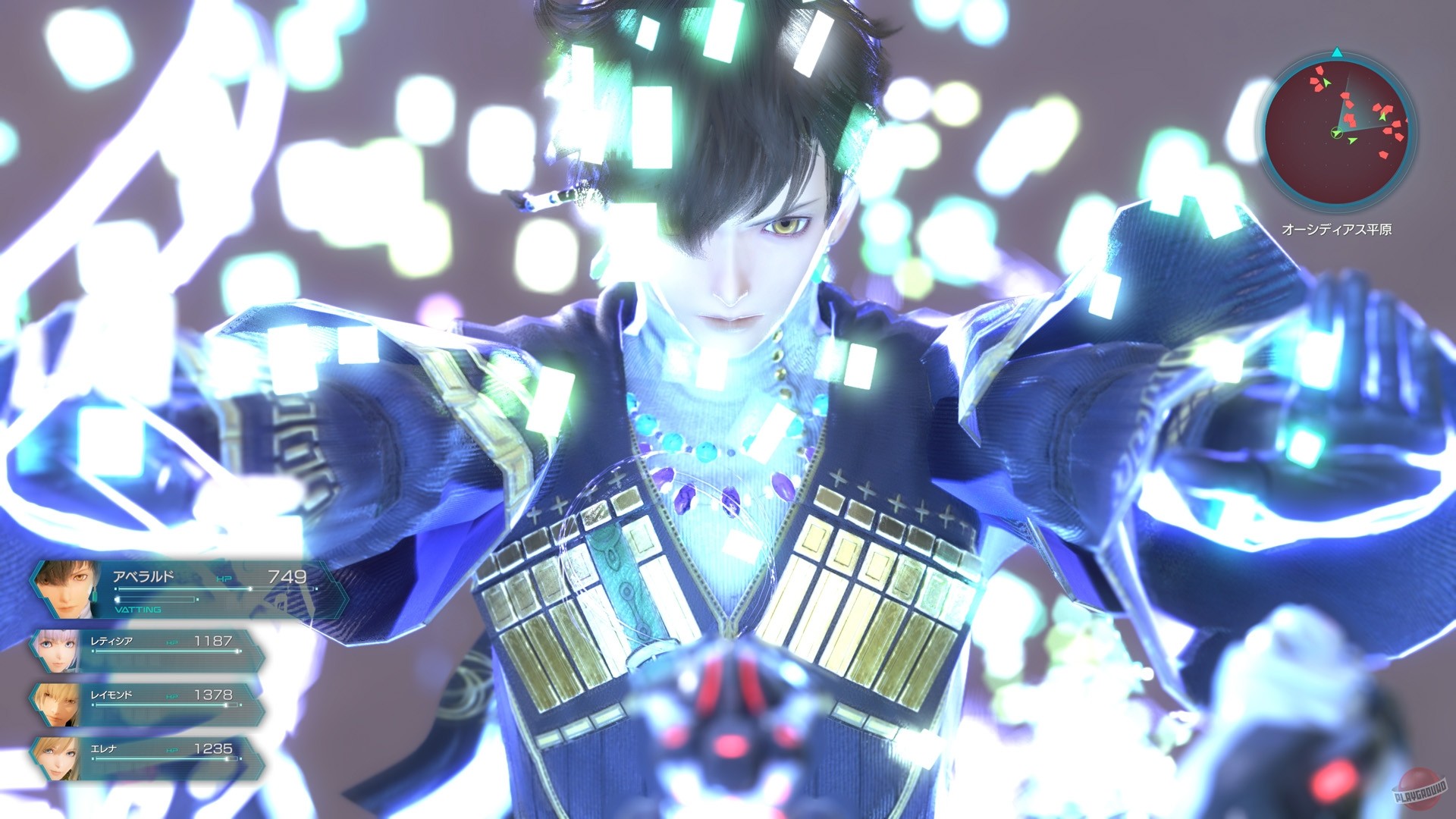The image size is (1456, 819).
Task: Click the cyan north indicator on the minimap
Action: (x=1337, y=52)
